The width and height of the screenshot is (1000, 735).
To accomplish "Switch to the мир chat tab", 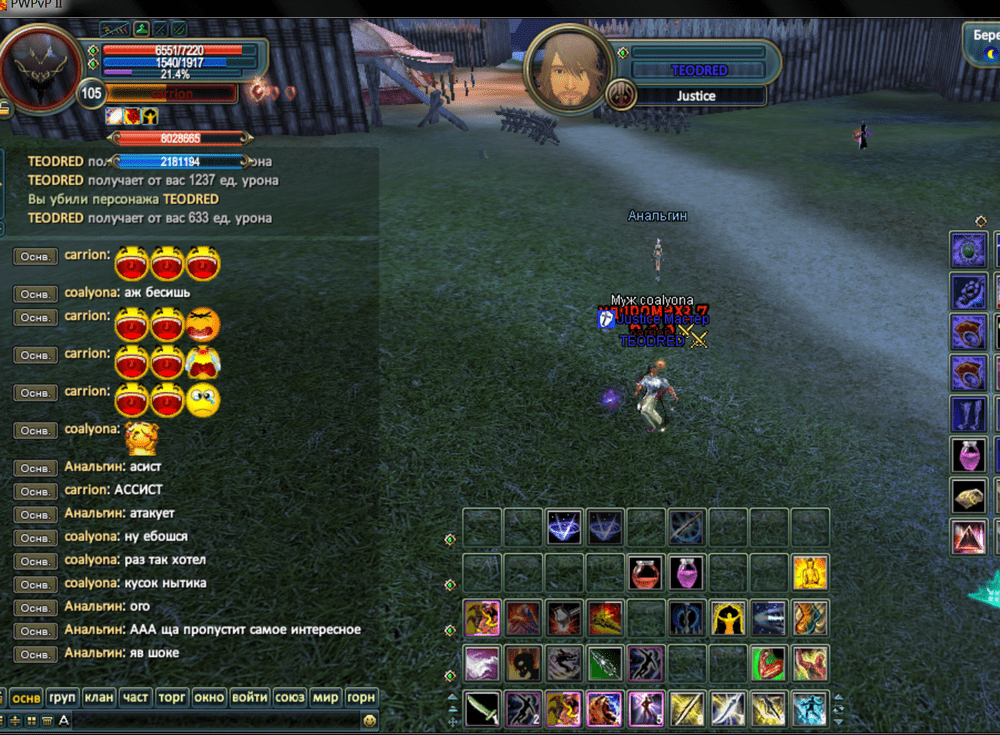I will point(325,697).
